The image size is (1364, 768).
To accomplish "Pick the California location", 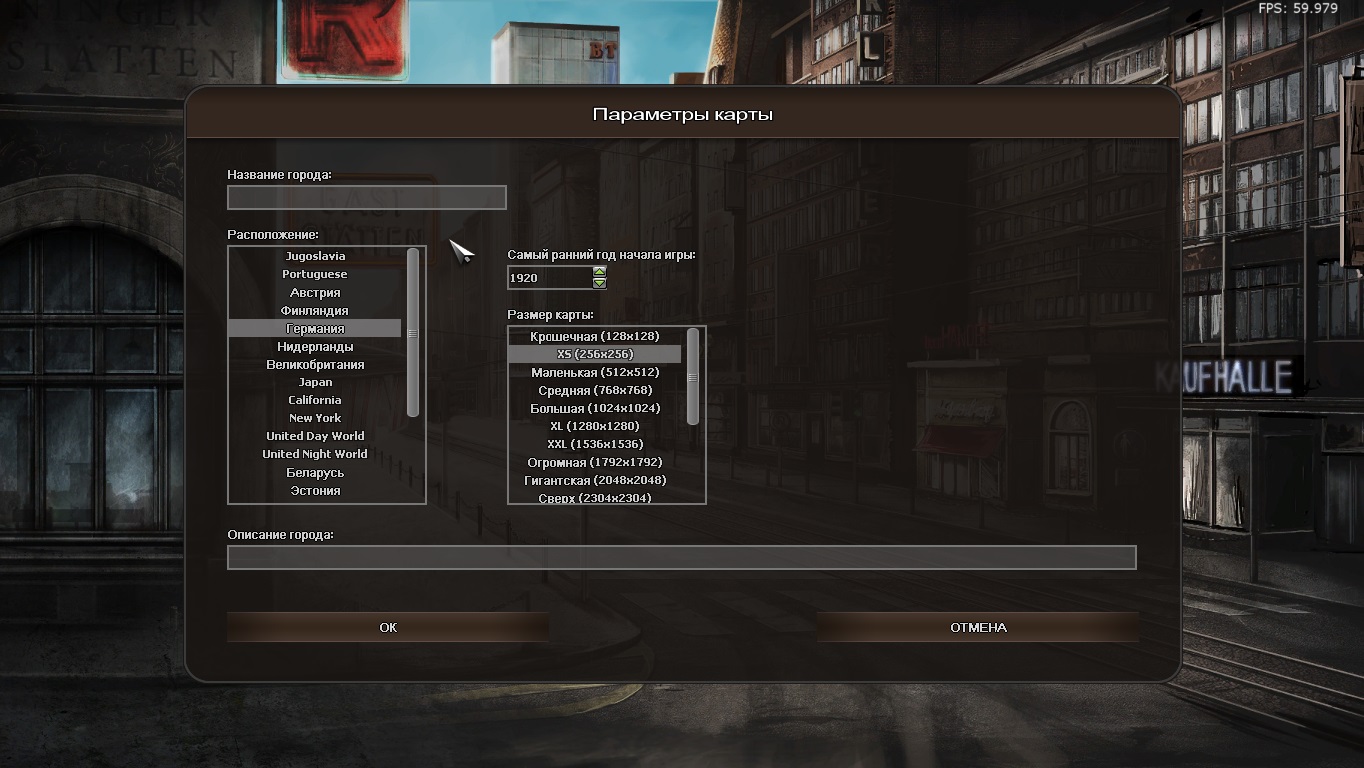I will pos(315,400).
